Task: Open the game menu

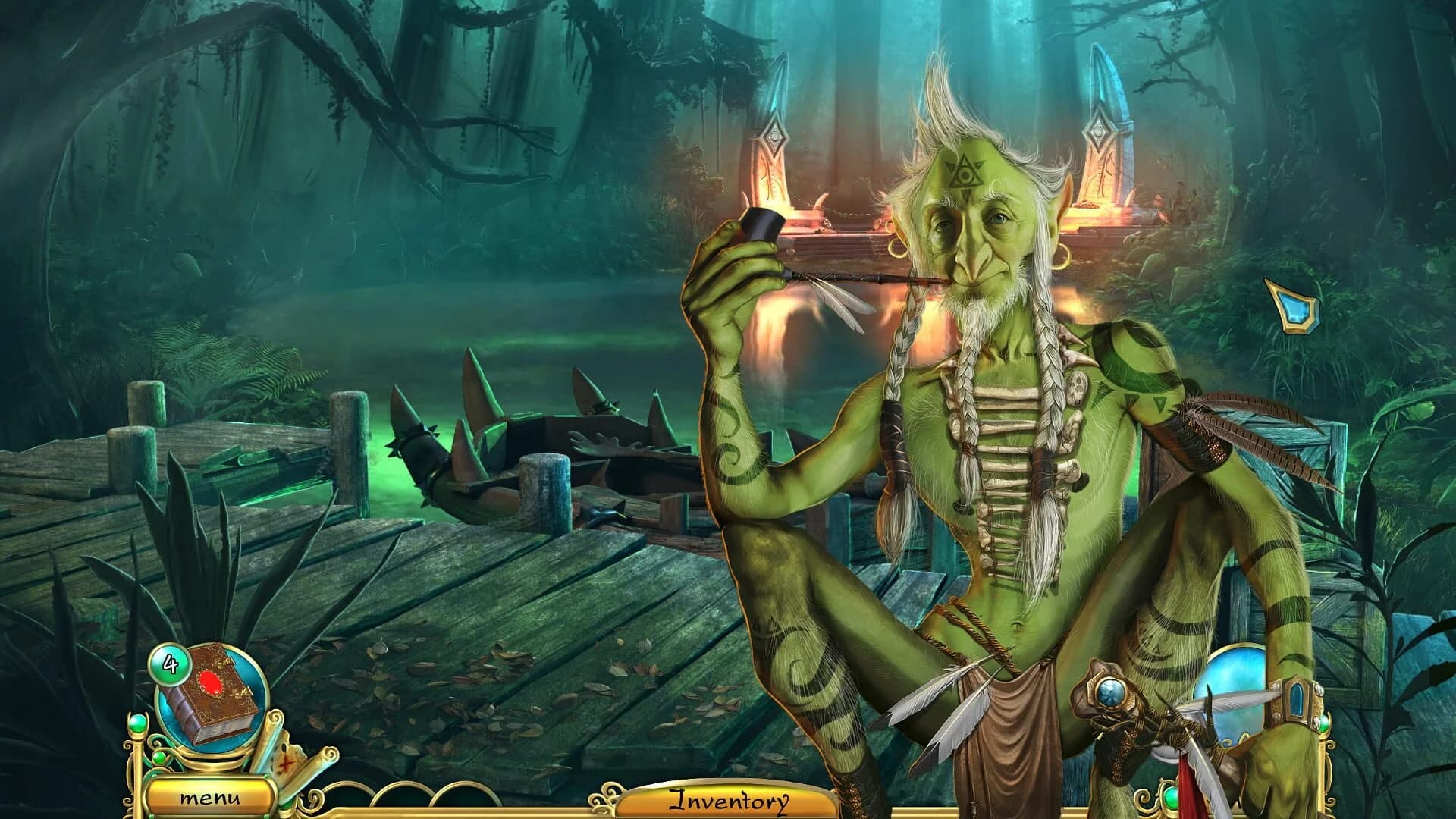Action: pyautogui.click(x=211, y=799)
